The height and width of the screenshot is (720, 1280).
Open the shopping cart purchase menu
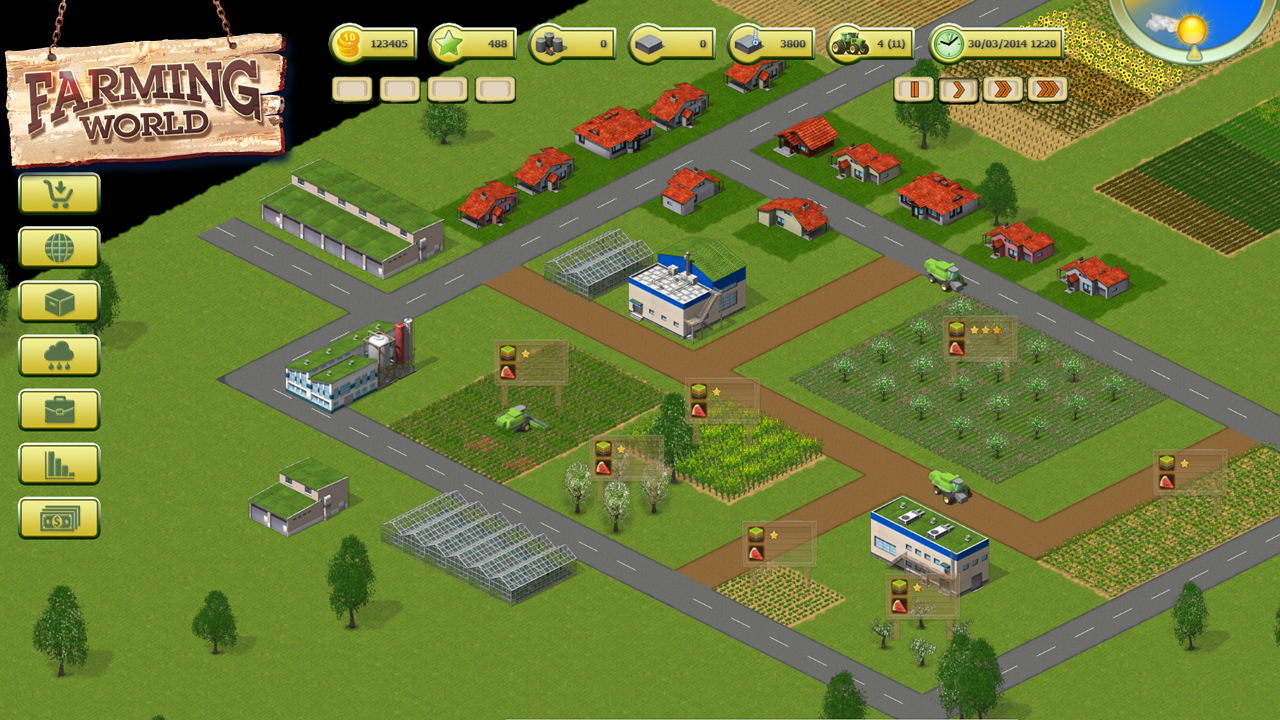click(59, 194)
